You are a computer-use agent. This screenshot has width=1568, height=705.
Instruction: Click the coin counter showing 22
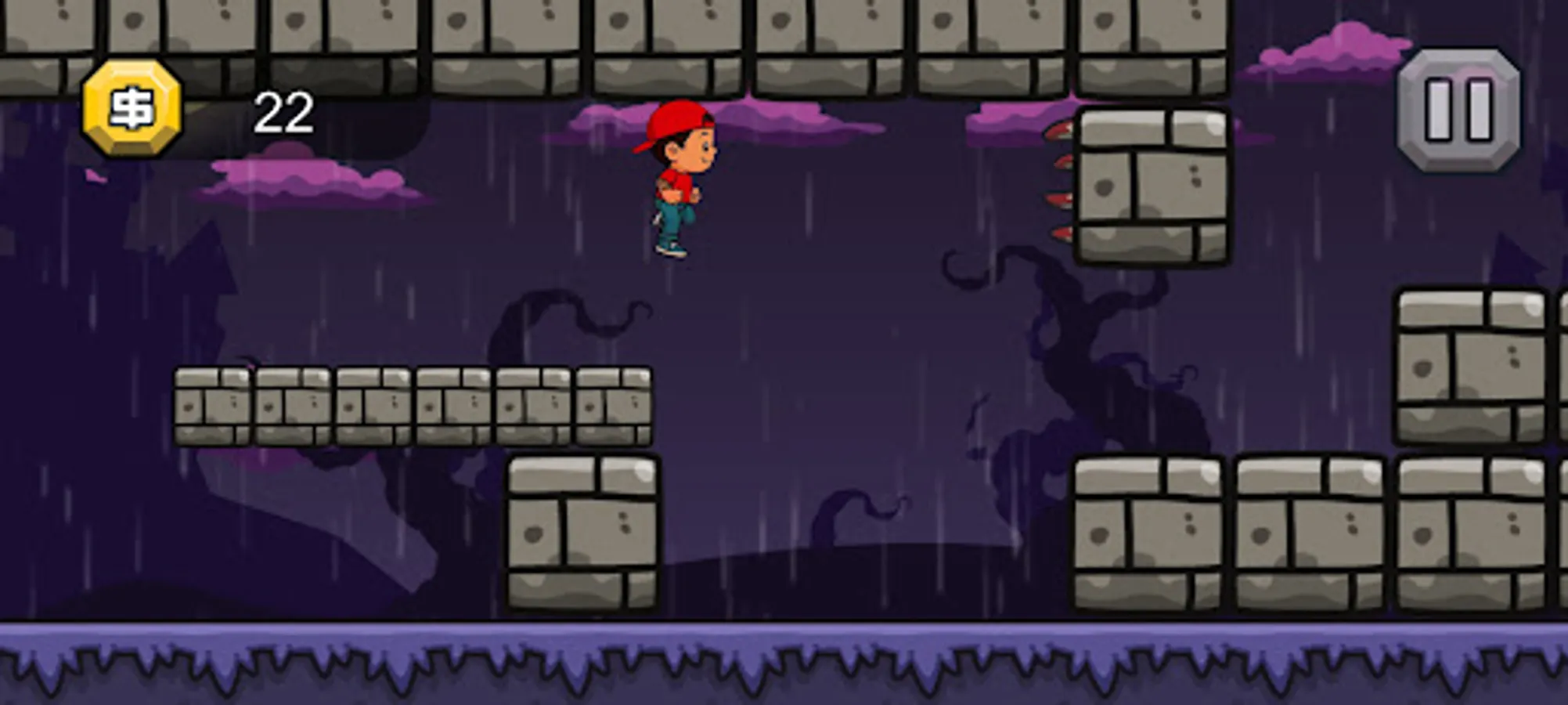pos(283,110)
